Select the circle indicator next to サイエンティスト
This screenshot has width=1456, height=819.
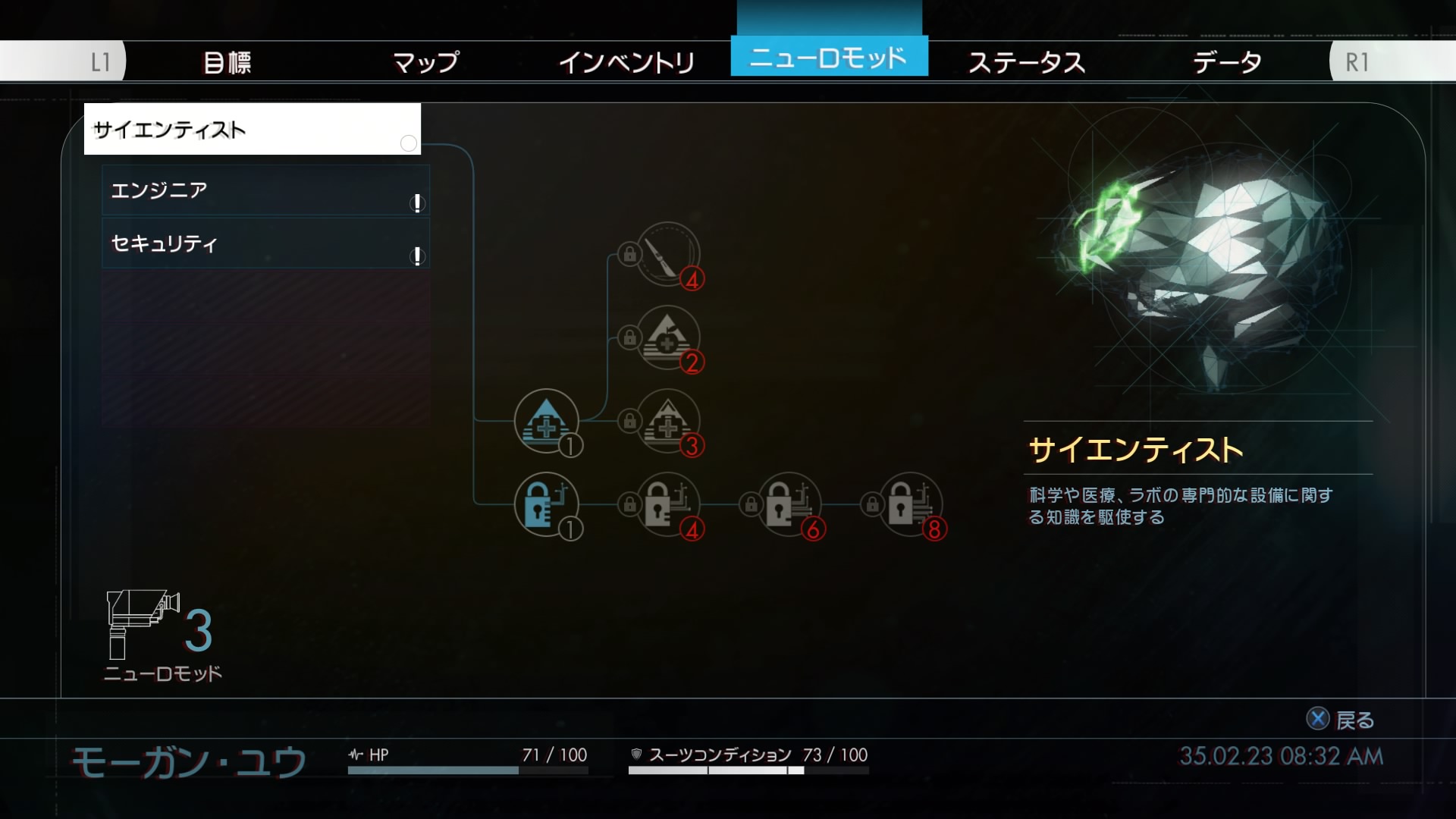coord(409,144)
